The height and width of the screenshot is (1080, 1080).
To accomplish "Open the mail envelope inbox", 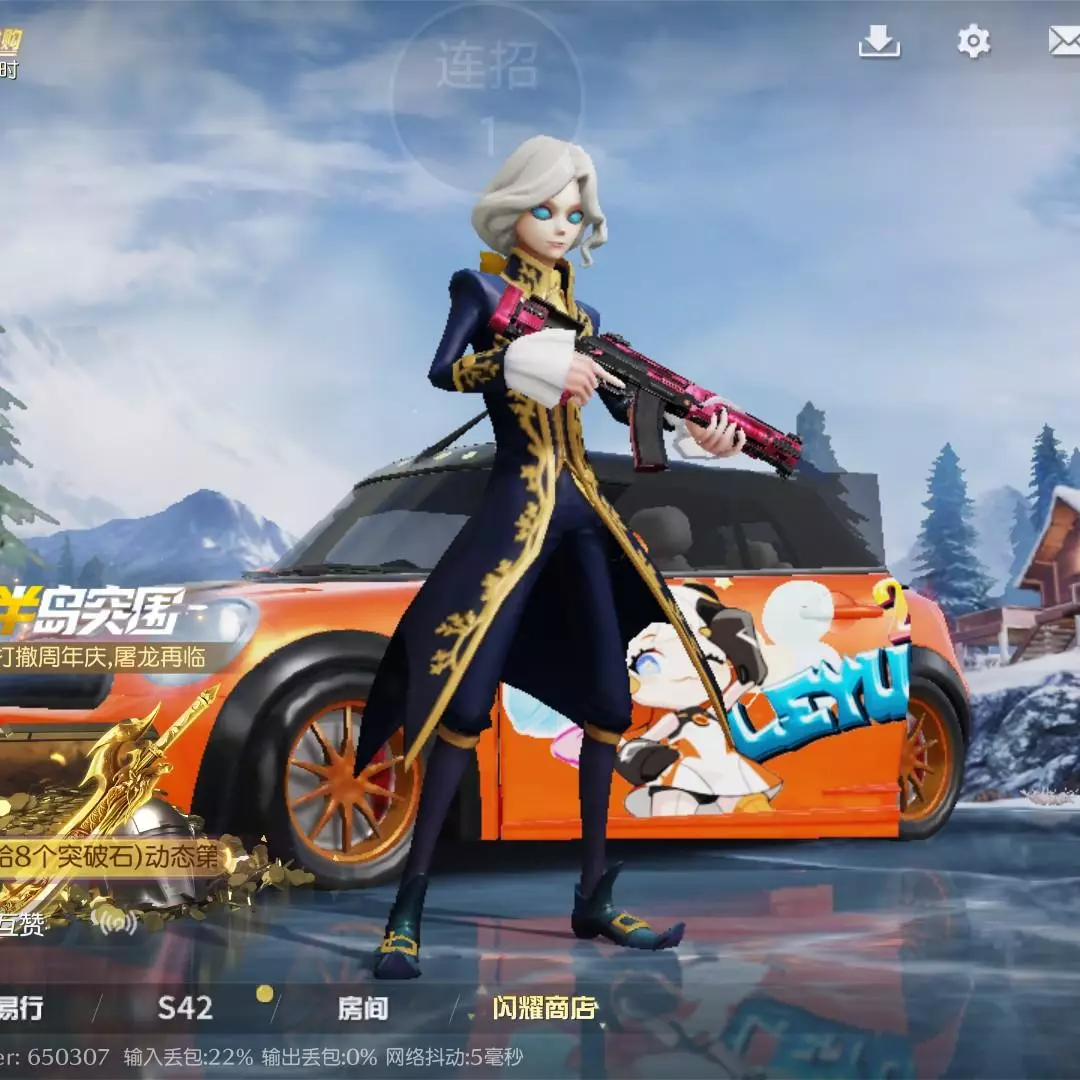I will point(1063,41).
